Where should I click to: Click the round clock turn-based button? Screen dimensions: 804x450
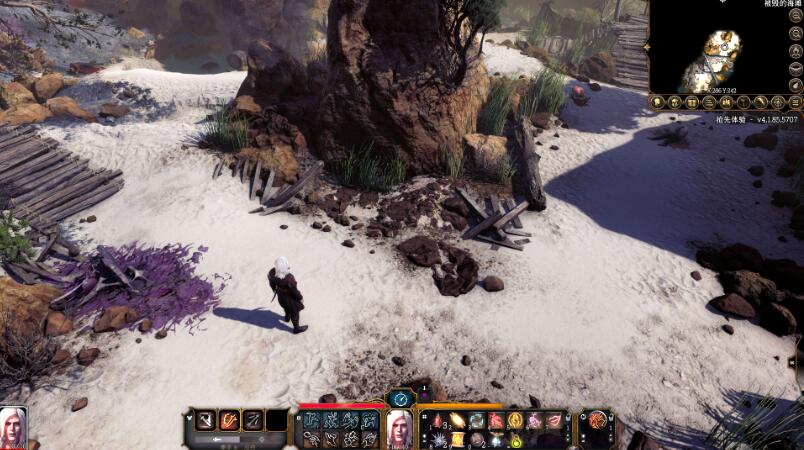click(x=400, y=397)
